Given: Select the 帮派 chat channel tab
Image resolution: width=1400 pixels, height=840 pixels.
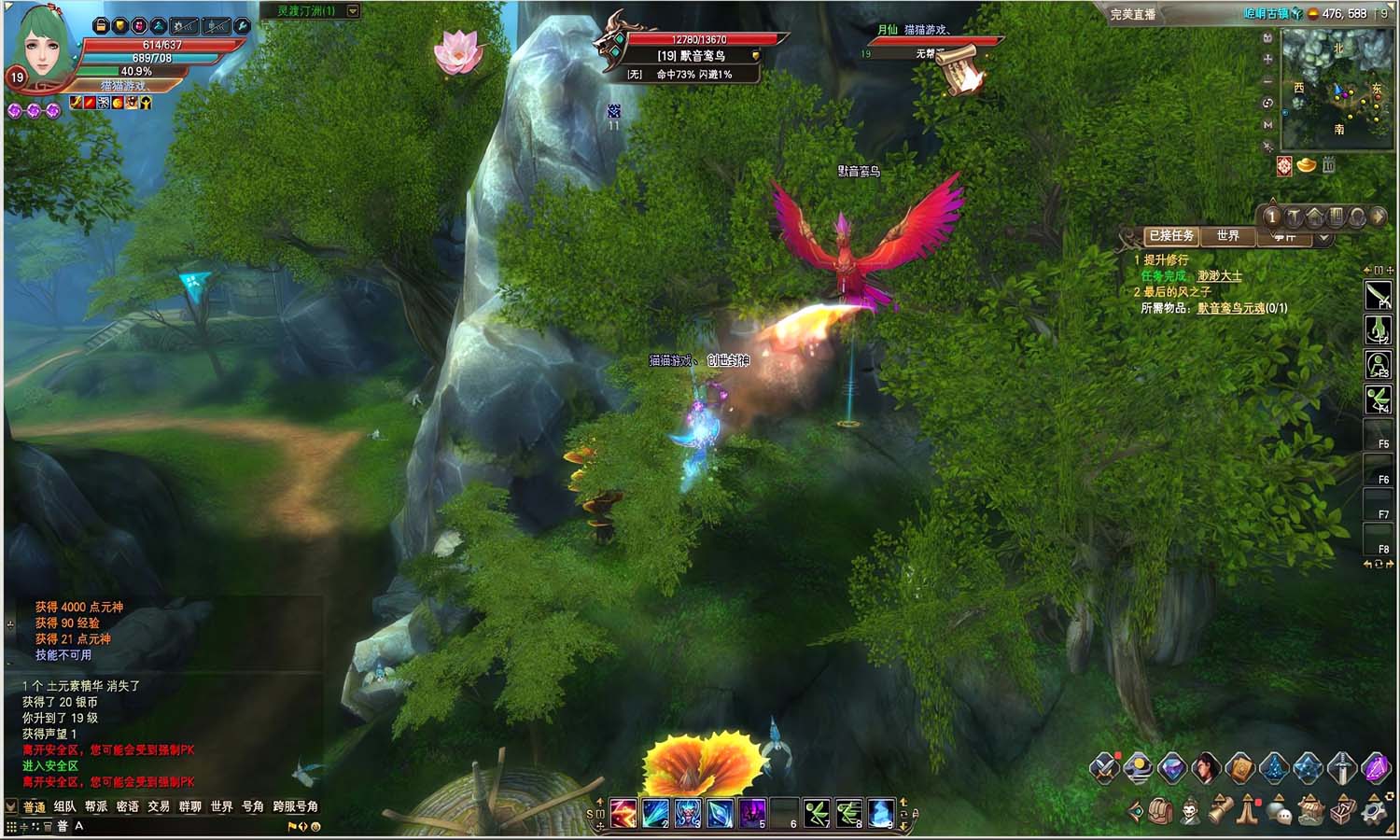Looking at the screenshot, I should click(96, 806).
